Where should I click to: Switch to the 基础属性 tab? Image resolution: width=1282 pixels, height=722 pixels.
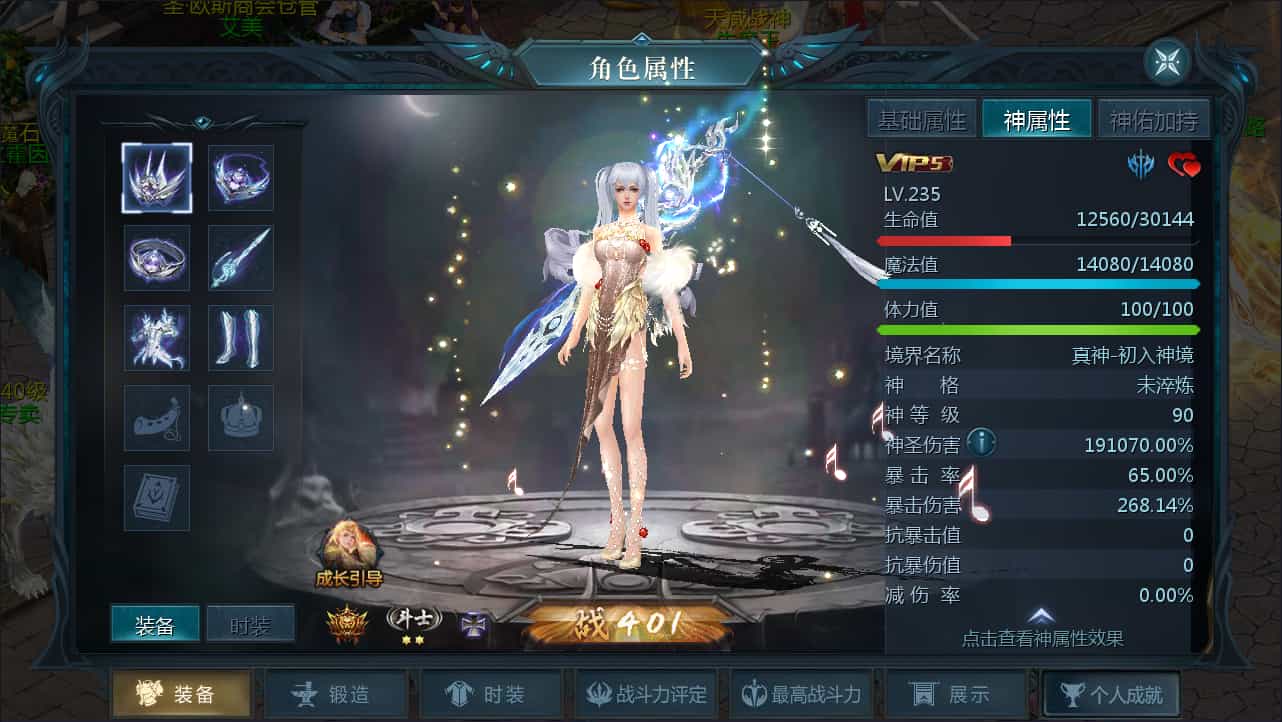pos(921,118)
